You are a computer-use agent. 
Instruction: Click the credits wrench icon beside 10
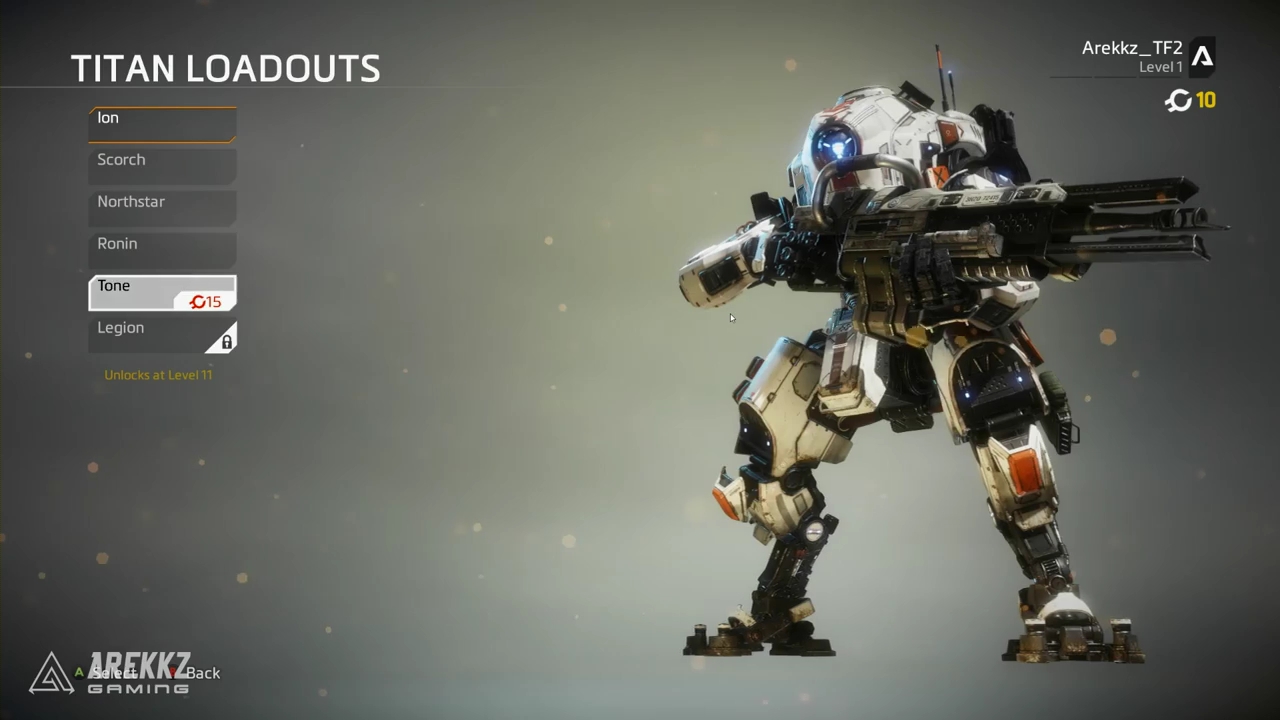pos(1178,101)
